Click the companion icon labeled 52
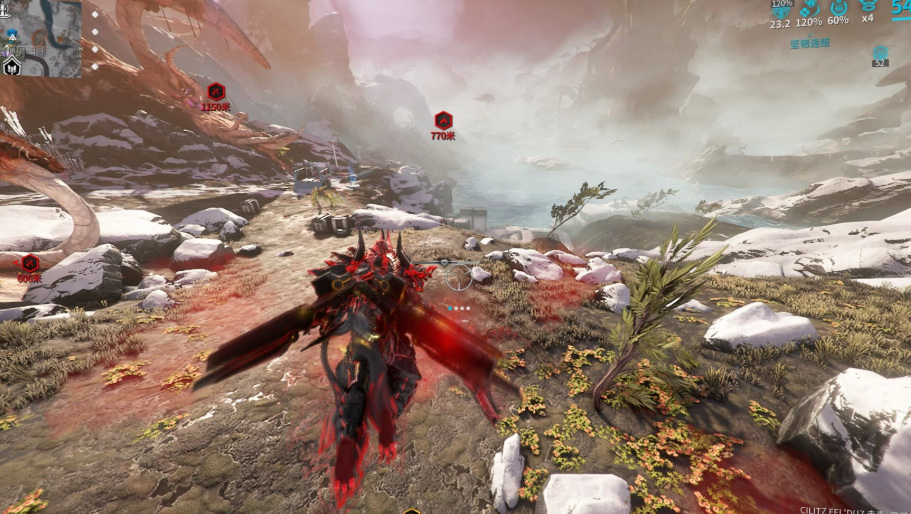911x514 pixels. 880,52
